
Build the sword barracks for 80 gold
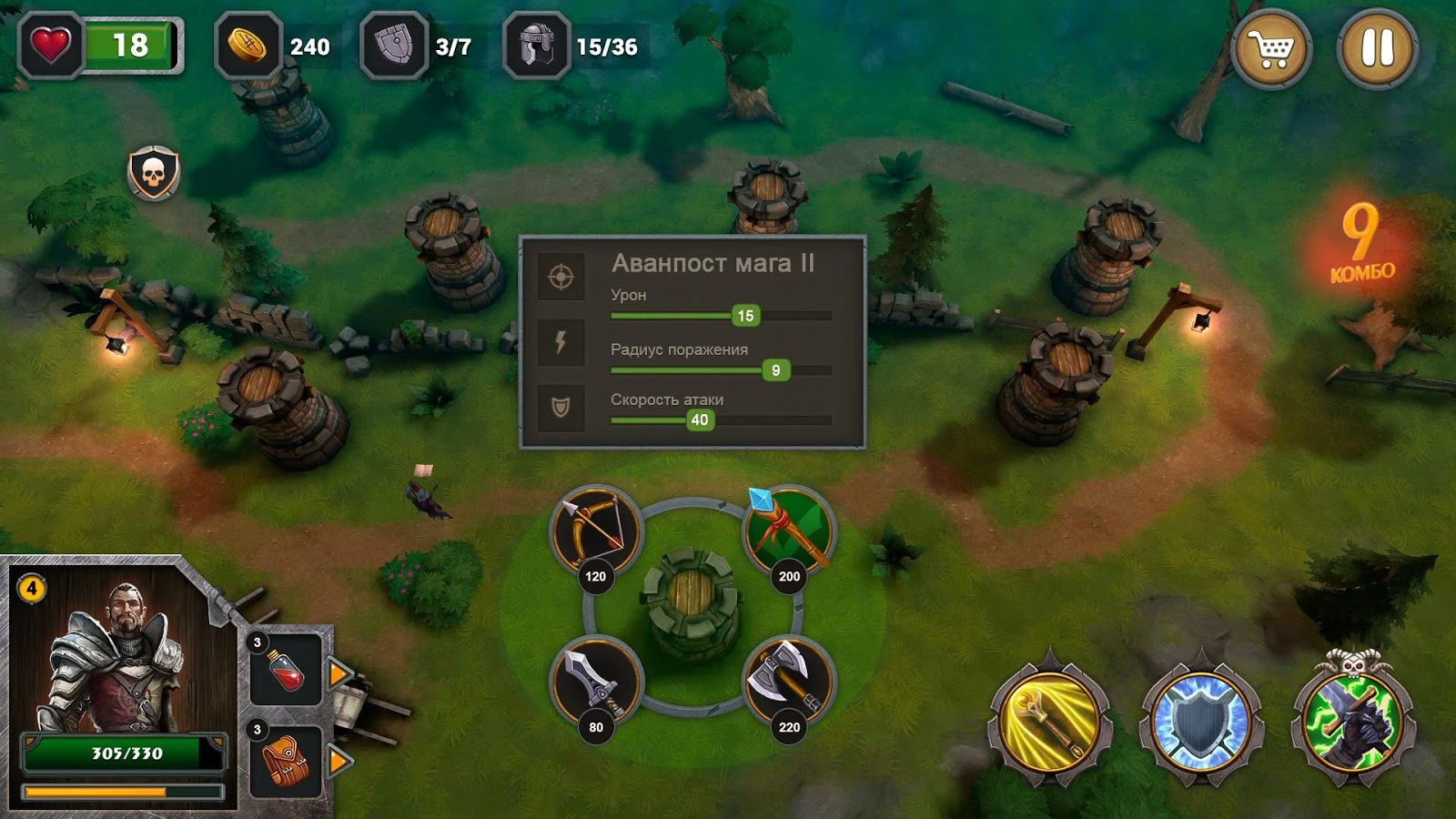596,682
